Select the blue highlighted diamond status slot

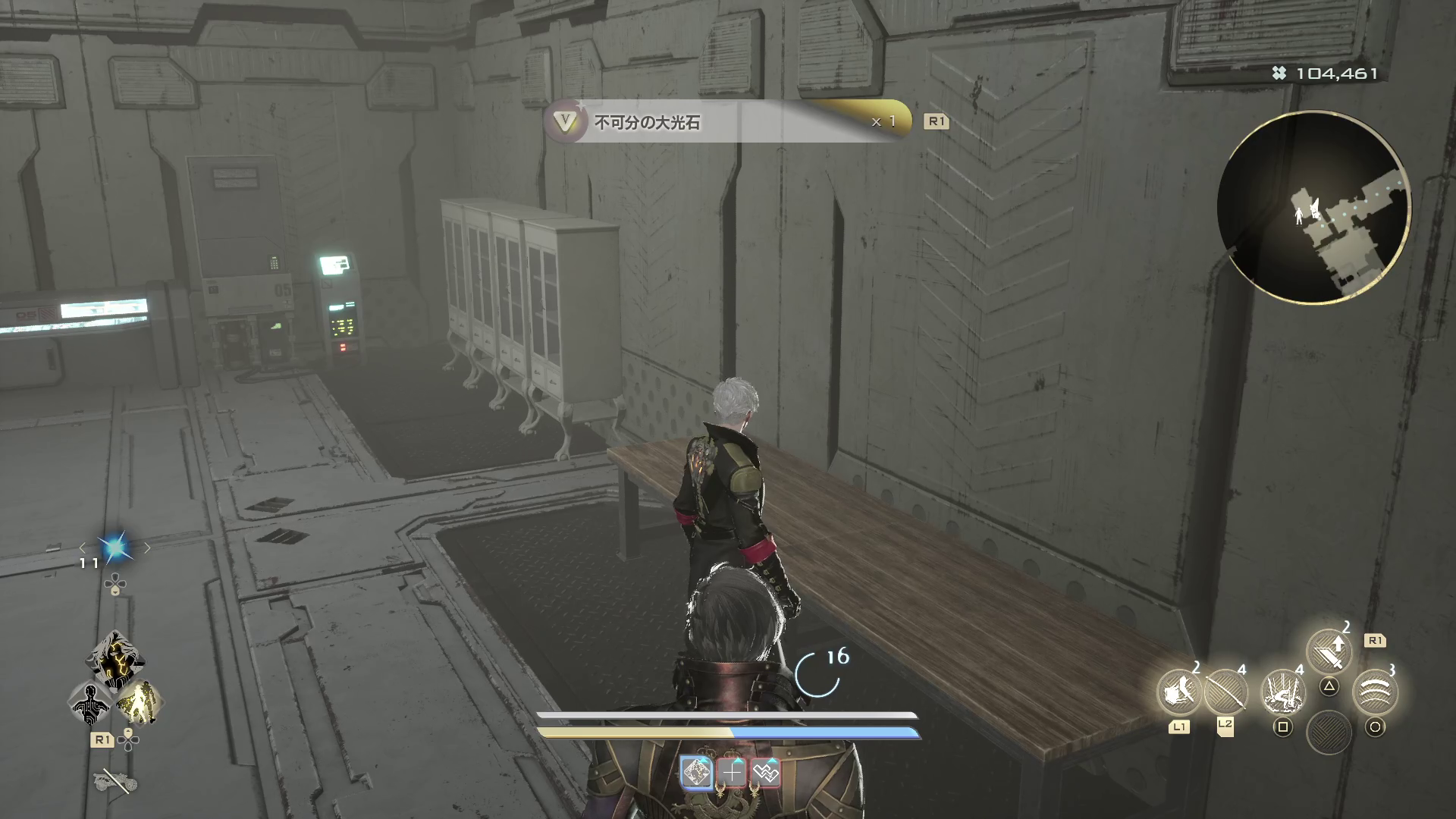pos(696,773)
